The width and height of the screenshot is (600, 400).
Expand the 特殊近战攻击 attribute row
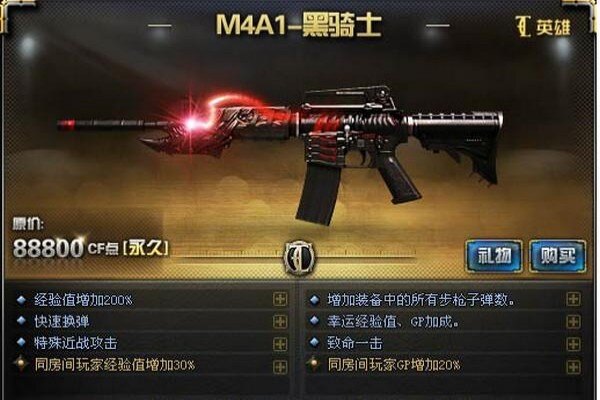coord(280,342)
